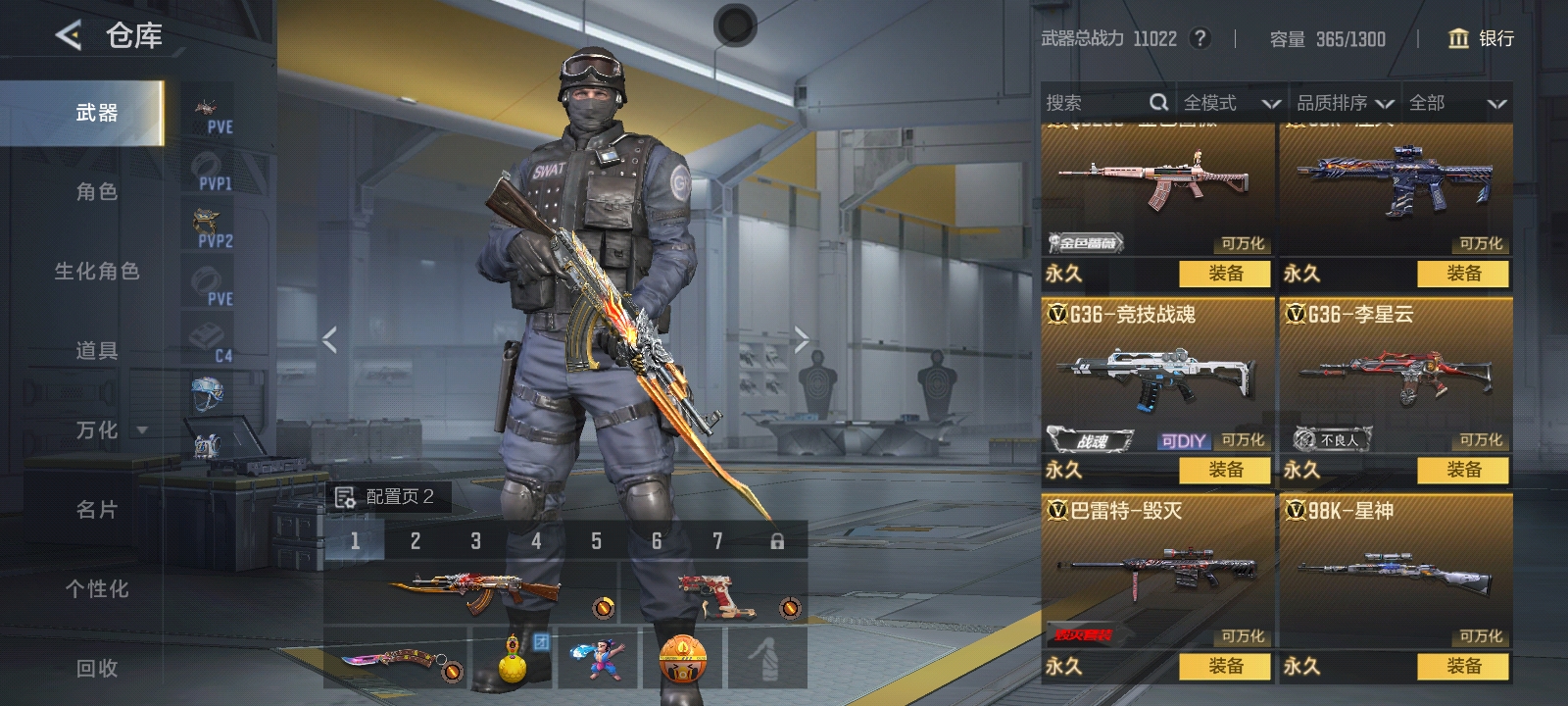Switch to the 角色 category
This screenshot has height=706, width=1568.
(96, 191)
